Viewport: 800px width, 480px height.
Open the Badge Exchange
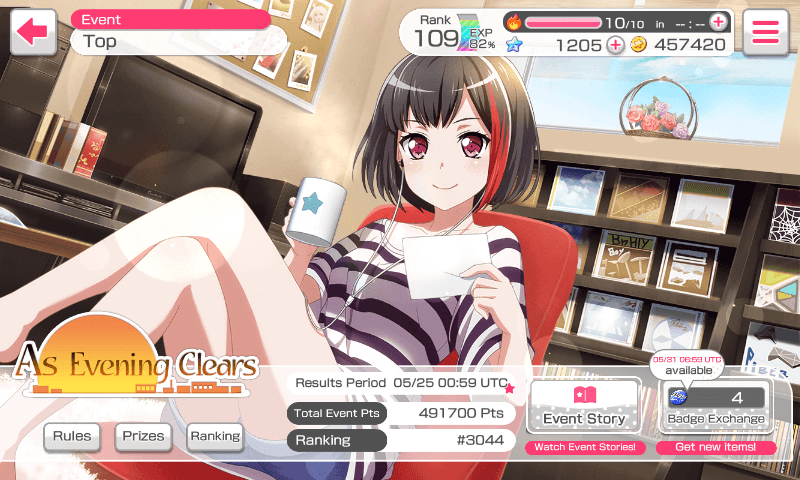coord(715,406)
